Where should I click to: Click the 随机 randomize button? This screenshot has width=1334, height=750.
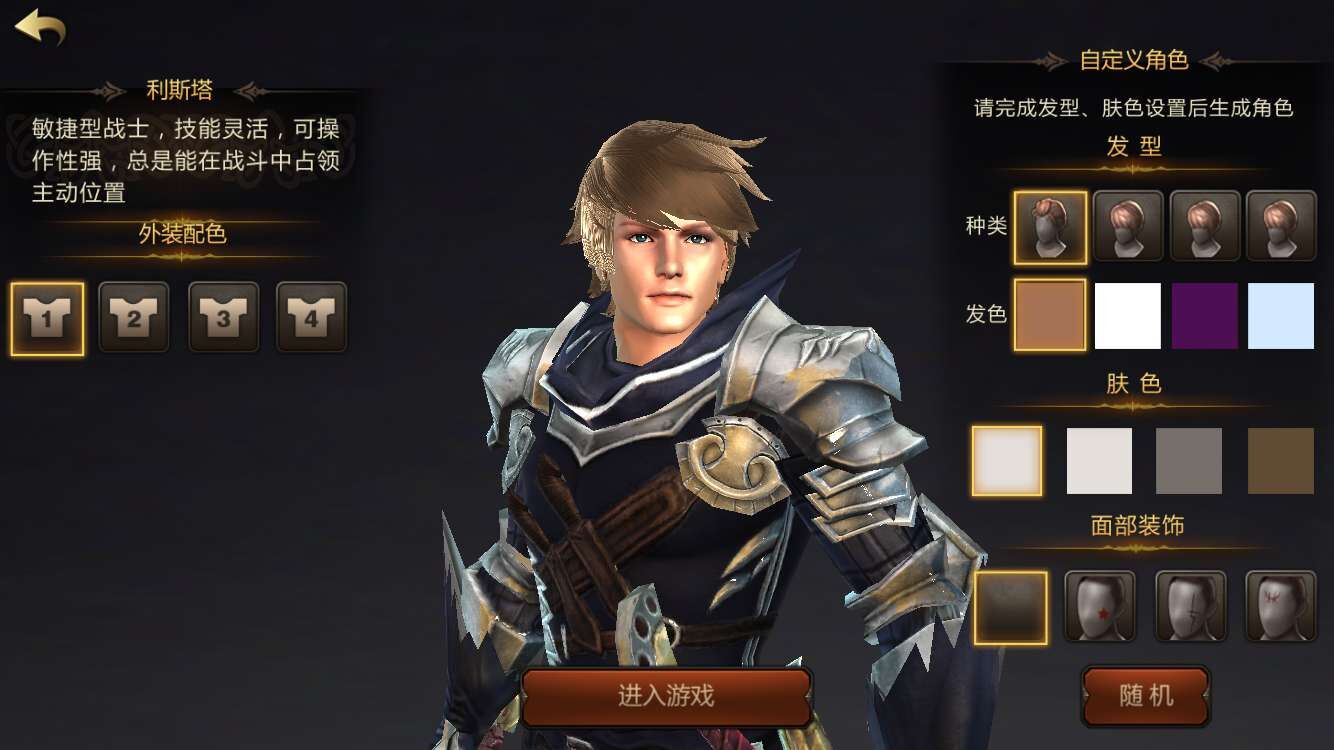pyautogui.click(x=1146, y=697)
